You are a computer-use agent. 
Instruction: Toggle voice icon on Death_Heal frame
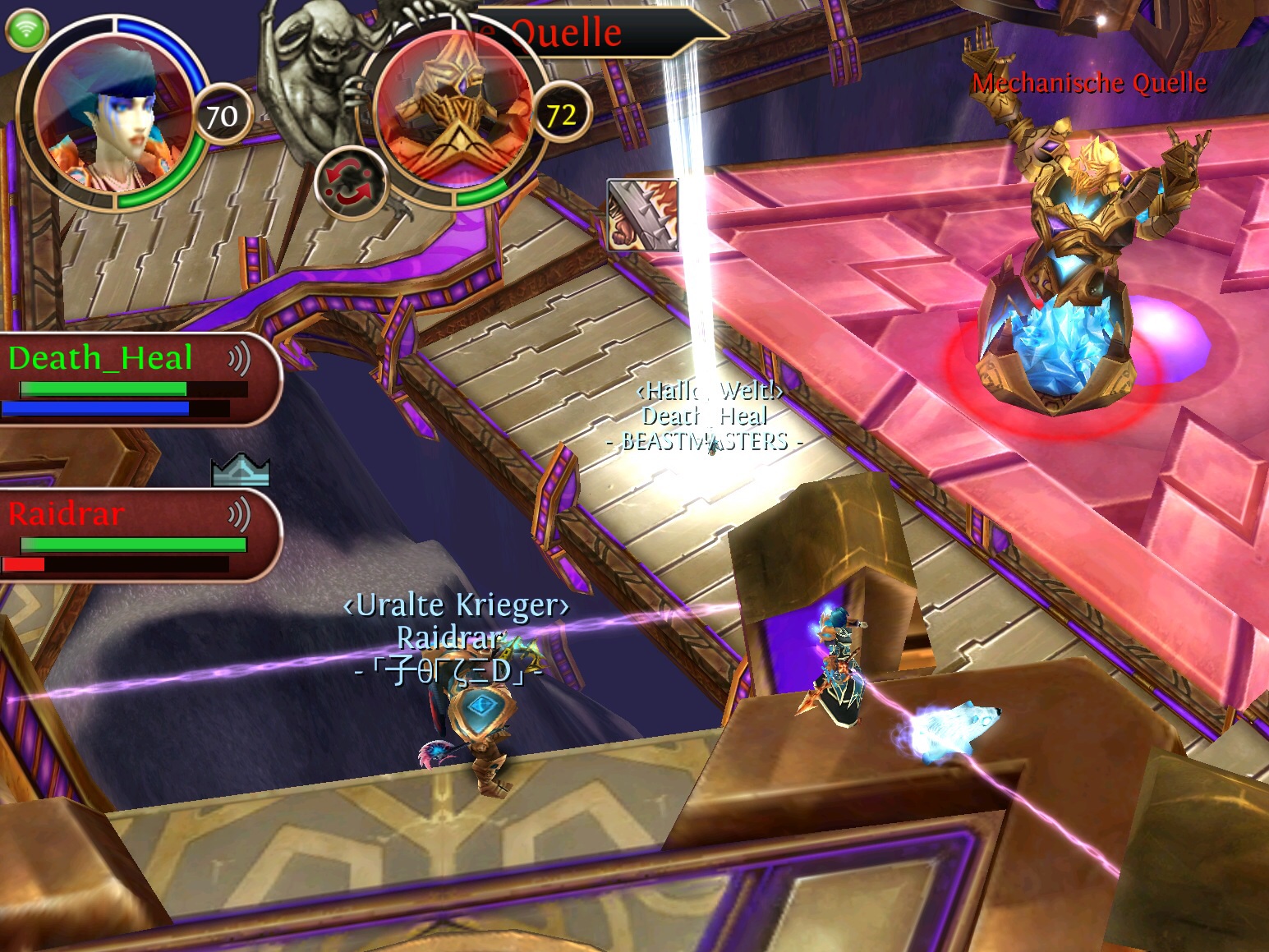pyautogui.click(x=238, y=360)
